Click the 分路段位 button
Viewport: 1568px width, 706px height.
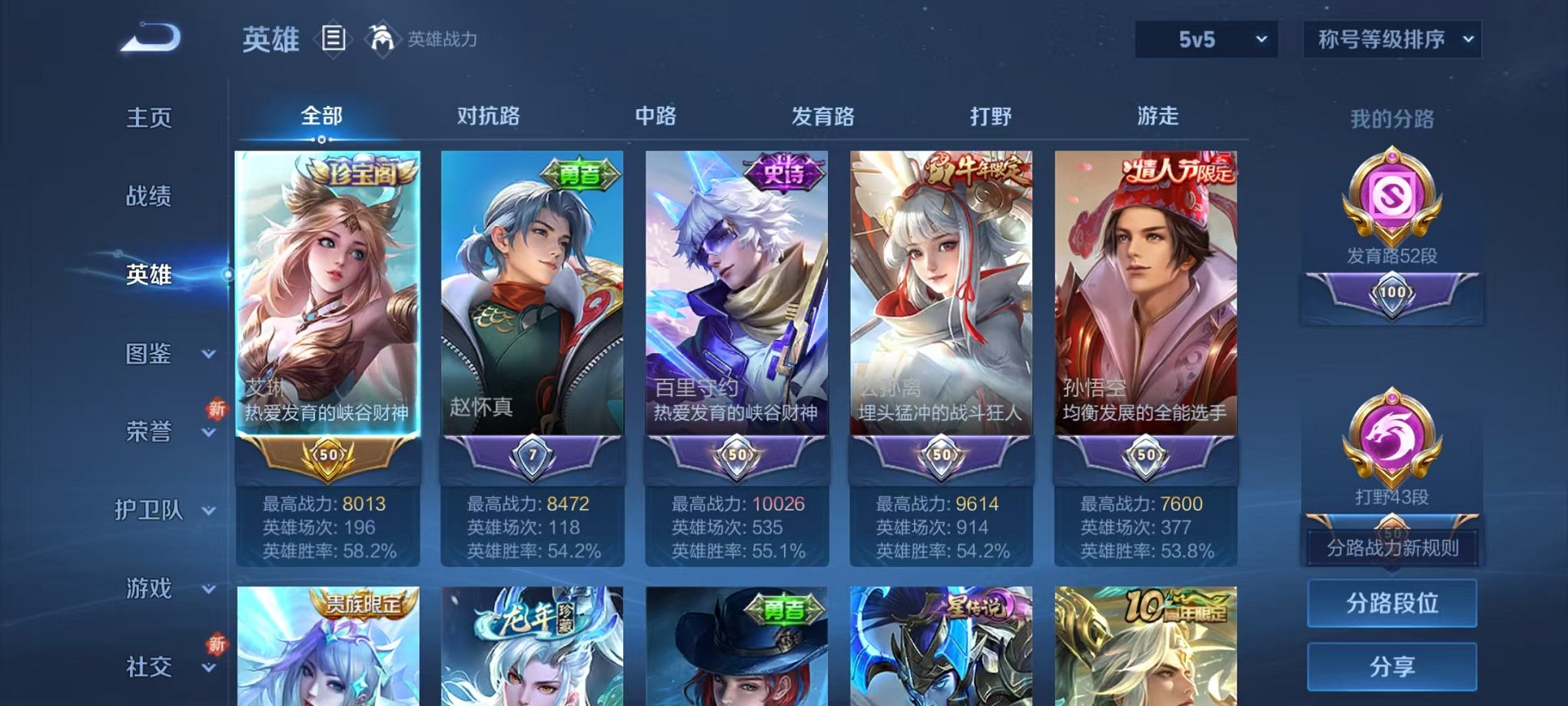click(x=1391, y=604)
